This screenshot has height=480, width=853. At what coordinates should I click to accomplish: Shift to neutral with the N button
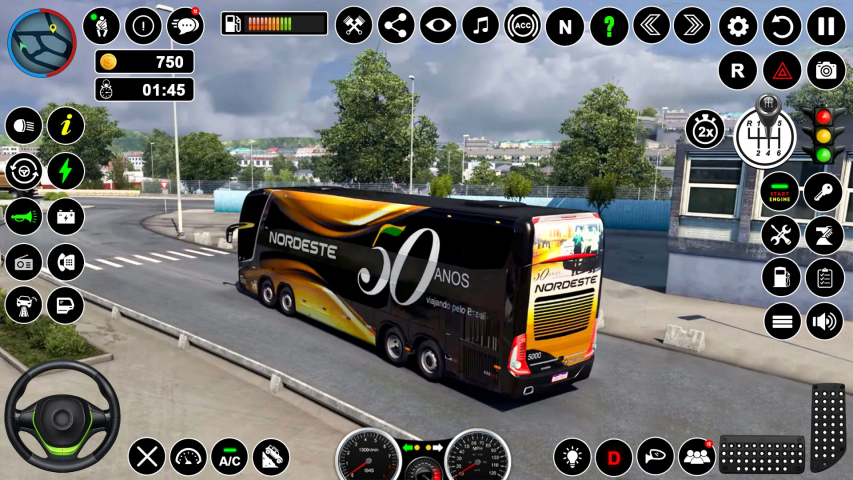[x=565, y=26]
